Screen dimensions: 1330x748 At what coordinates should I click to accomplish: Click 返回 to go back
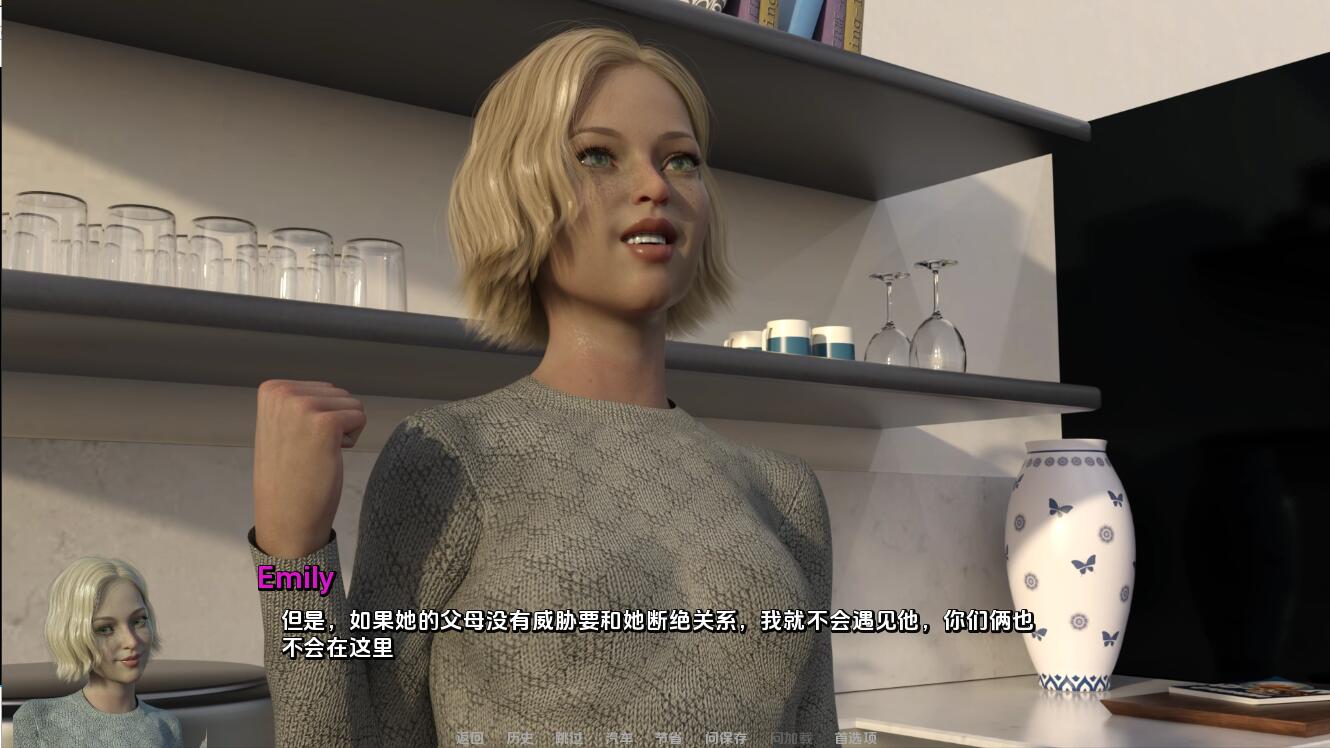[470, 738]
